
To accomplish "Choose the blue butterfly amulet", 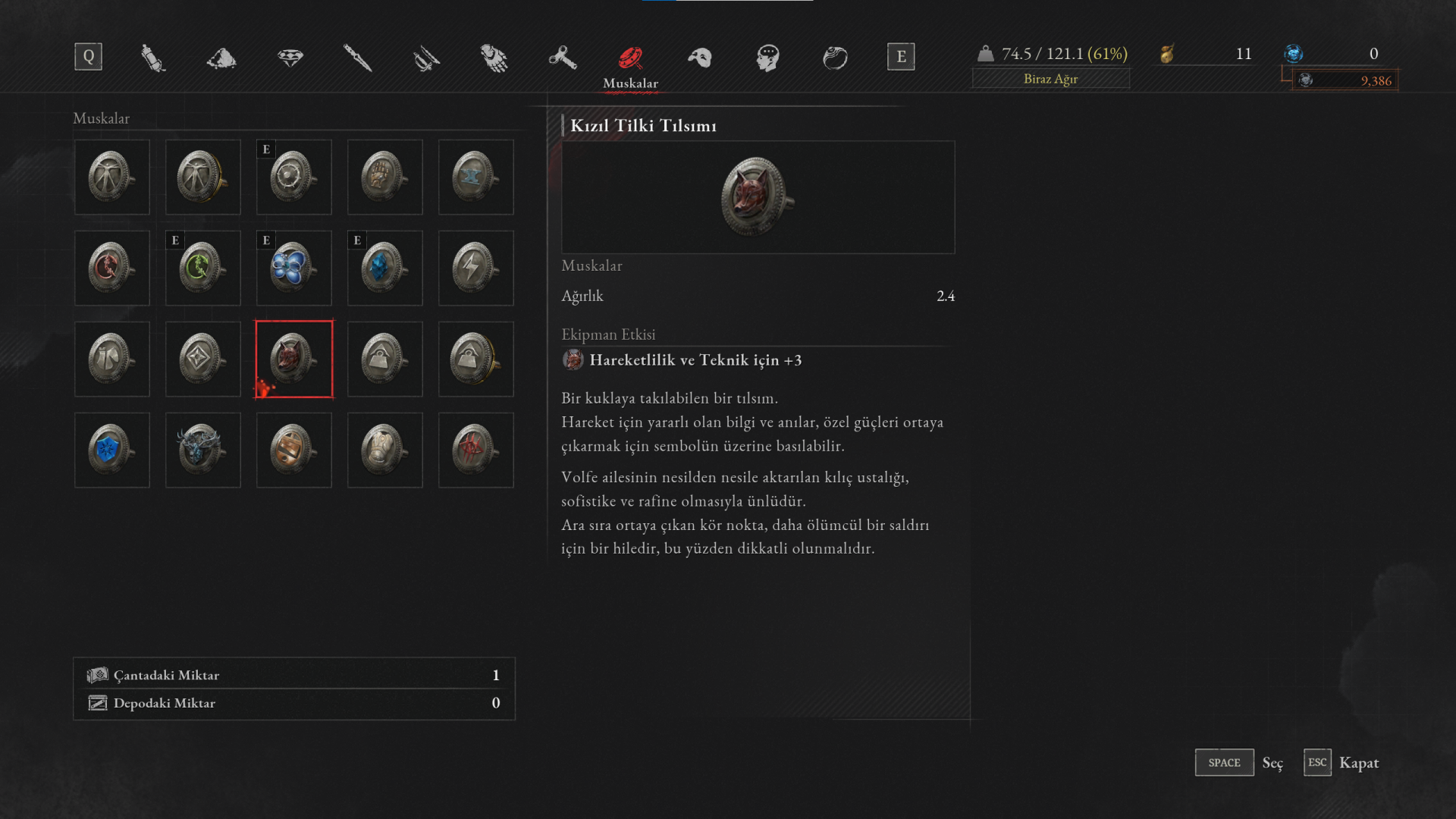I will (294, 268).
